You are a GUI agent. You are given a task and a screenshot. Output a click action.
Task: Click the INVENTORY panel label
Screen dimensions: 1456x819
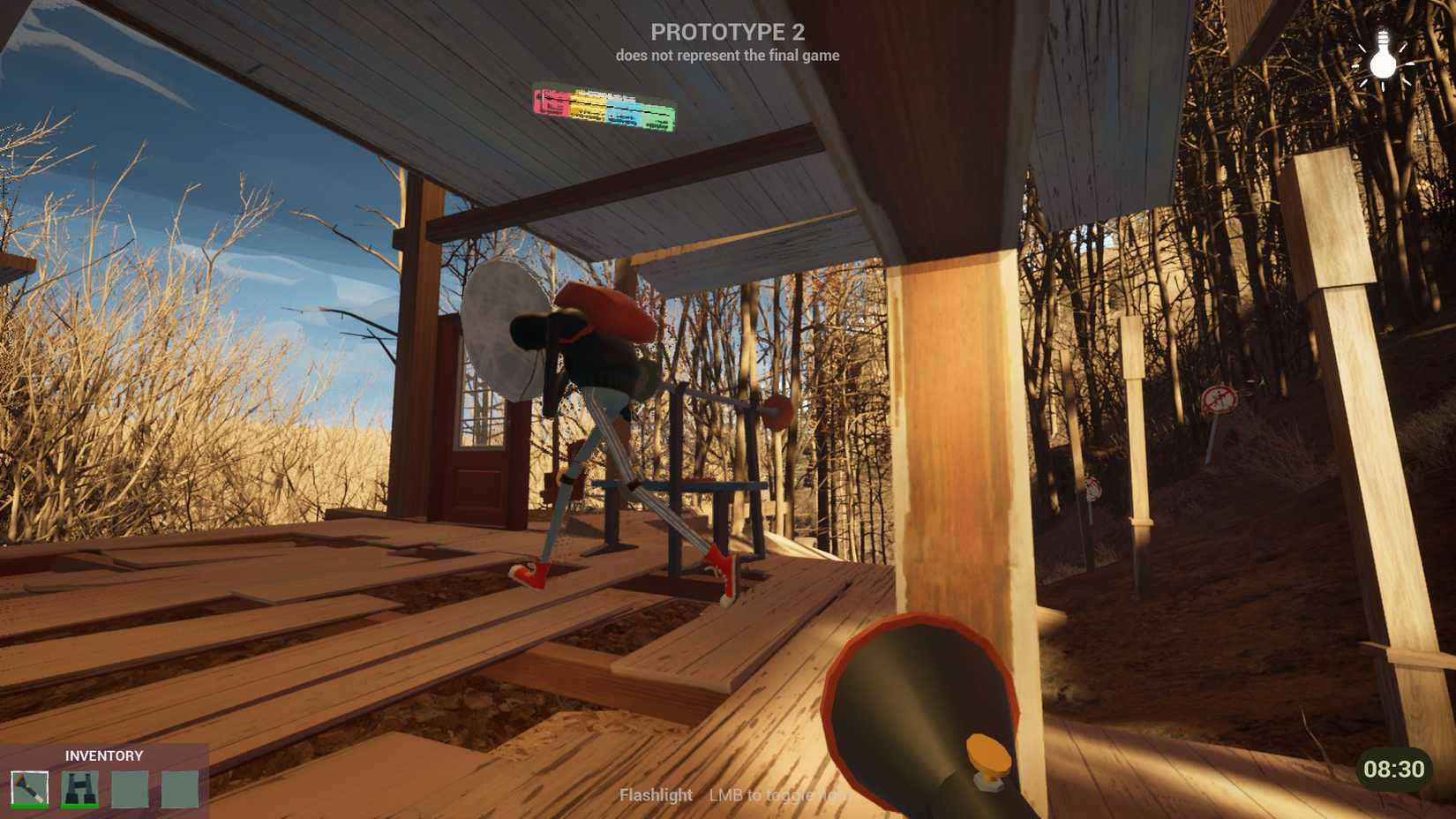pos(102,755)
